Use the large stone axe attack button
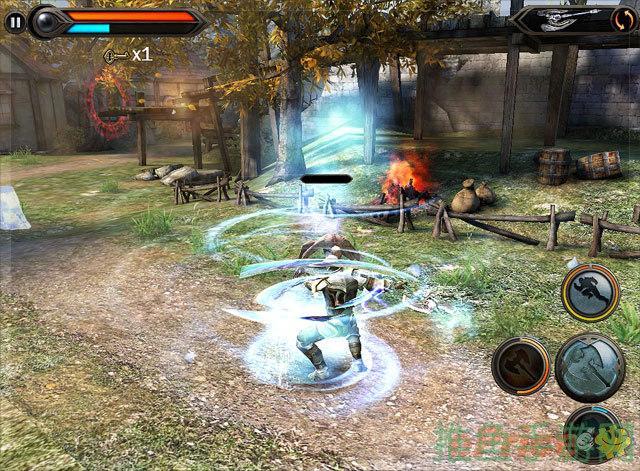This screenshot has height=471, width=640. coord(589,367)
